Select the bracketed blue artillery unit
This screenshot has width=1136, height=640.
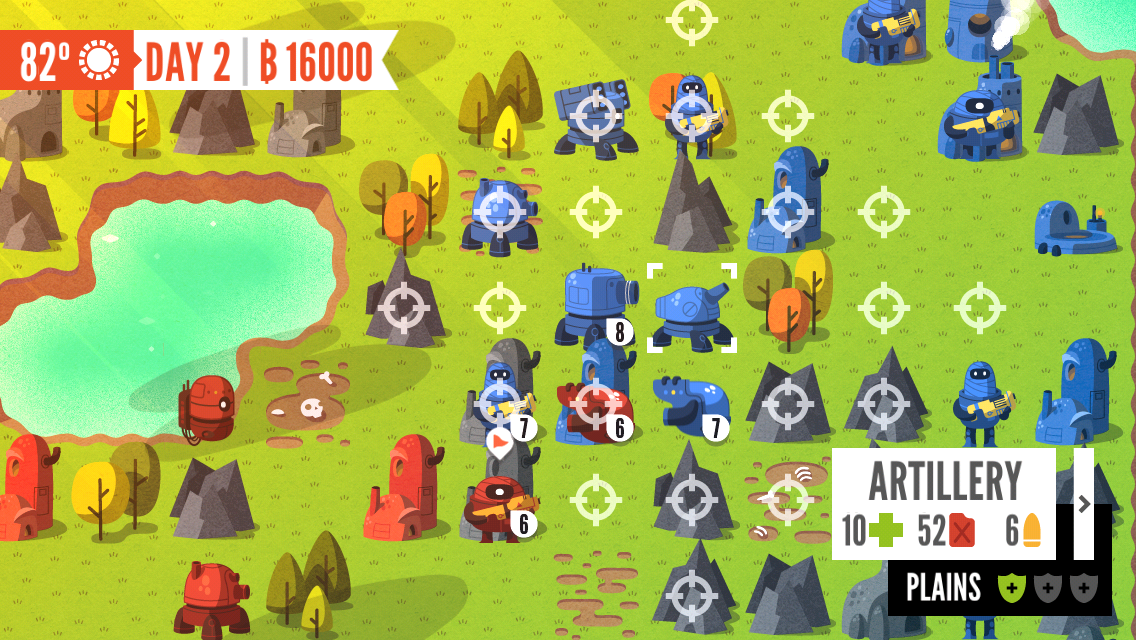point(692,309)
